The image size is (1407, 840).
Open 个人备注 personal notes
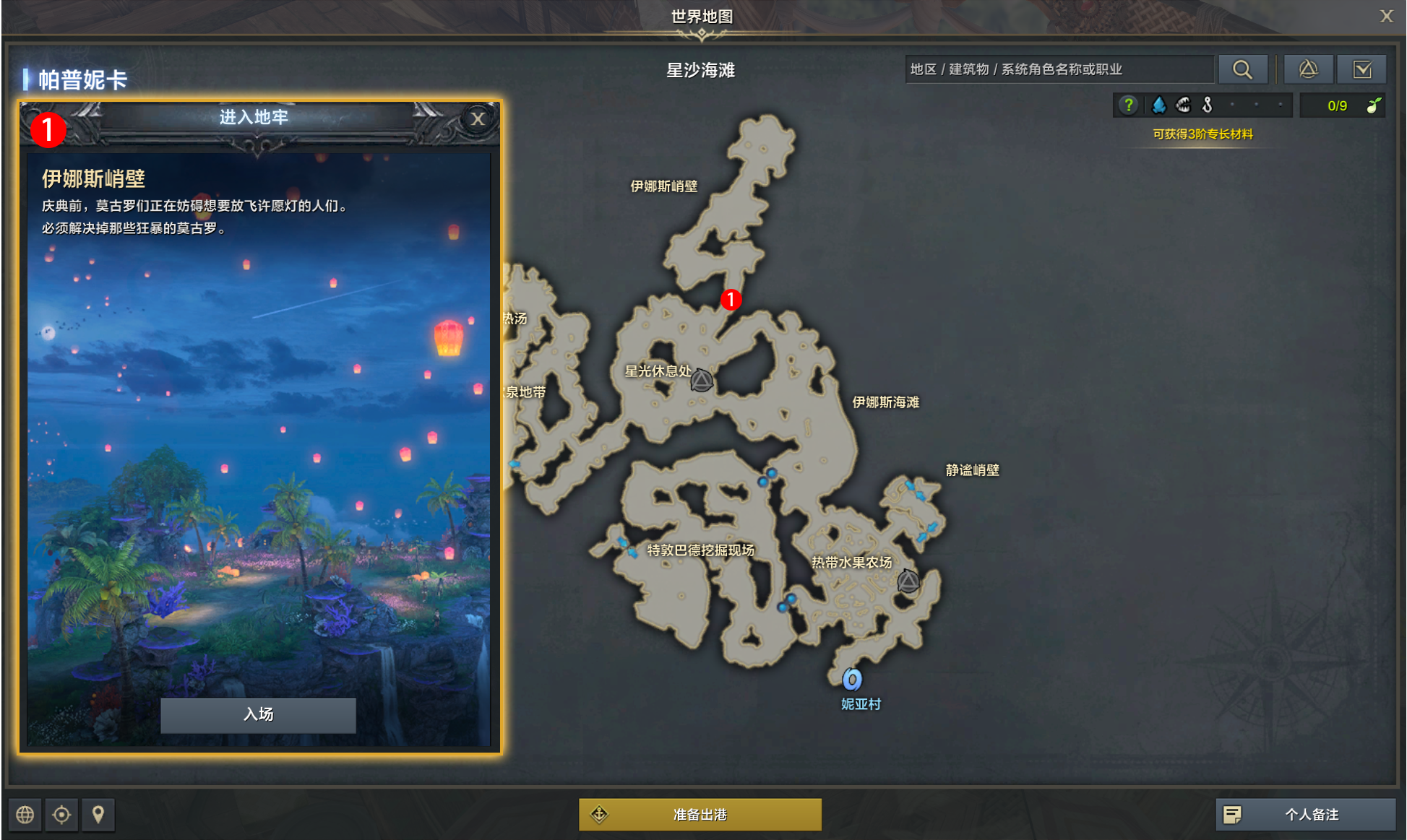point(1305,815)
